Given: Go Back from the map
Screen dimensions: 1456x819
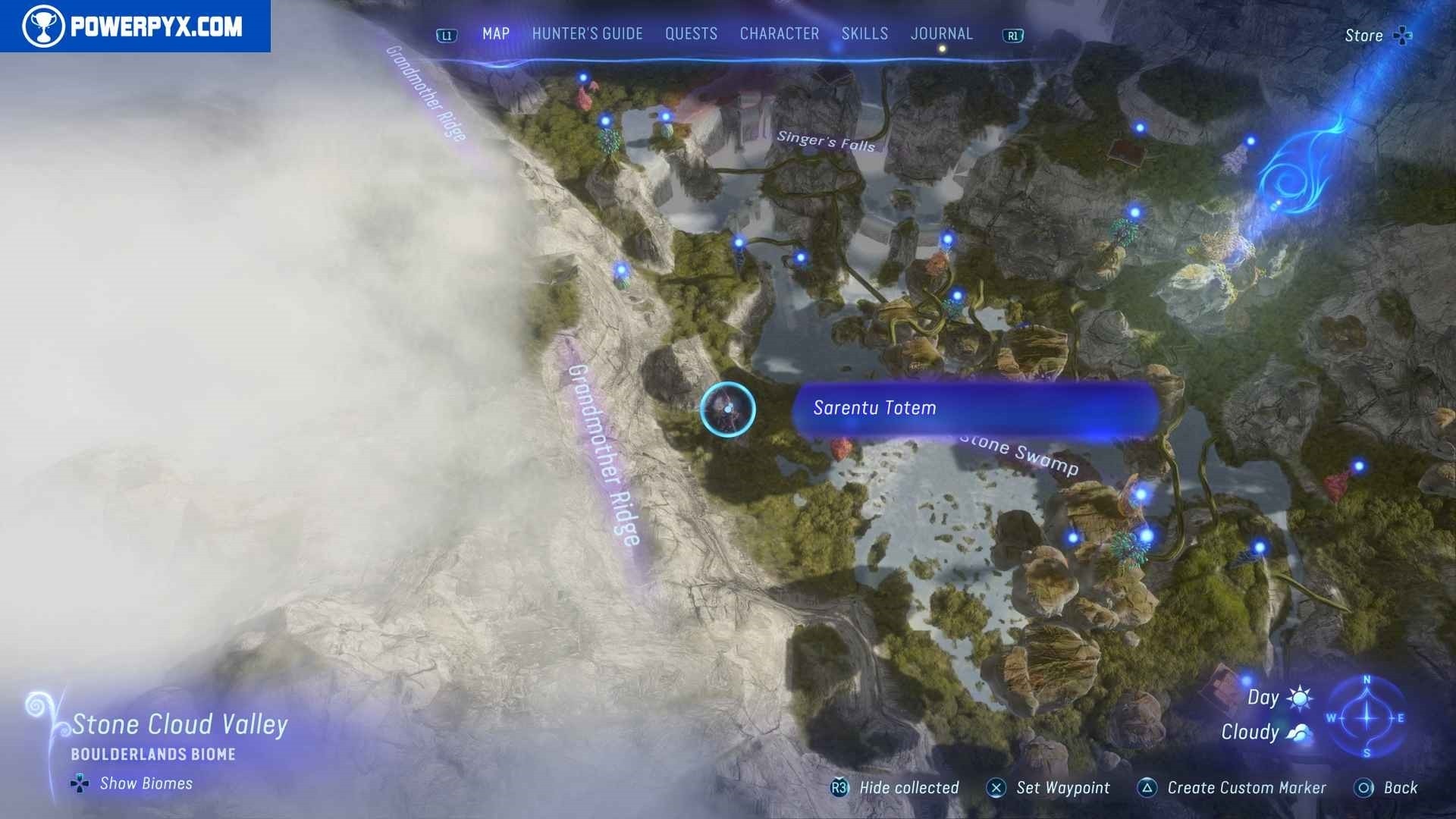Looking at the screenshot, I should click(1386, 788).
